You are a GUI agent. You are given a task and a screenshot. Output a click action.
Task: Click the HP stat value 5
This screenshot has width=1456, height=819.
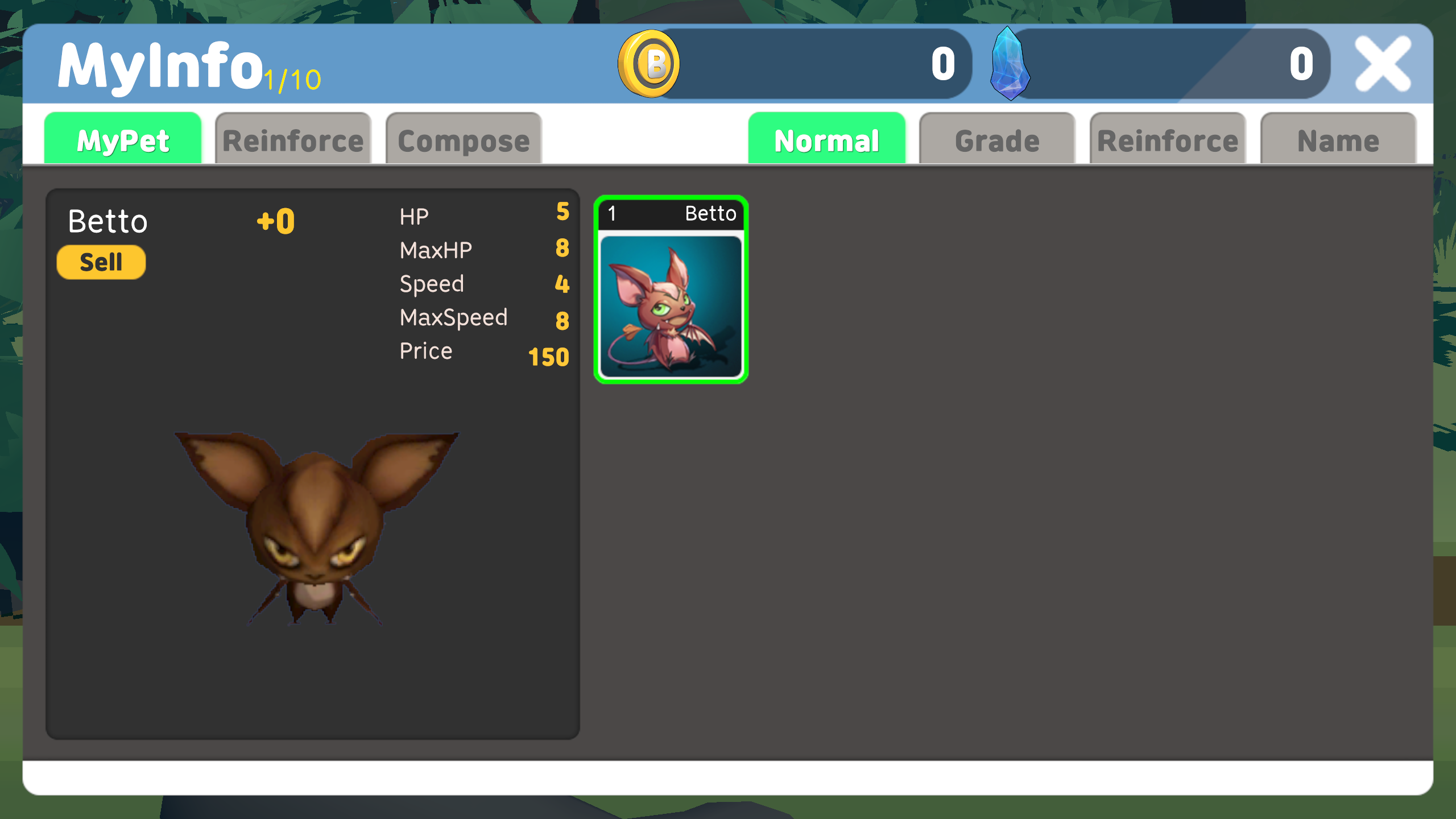[562, 213]
